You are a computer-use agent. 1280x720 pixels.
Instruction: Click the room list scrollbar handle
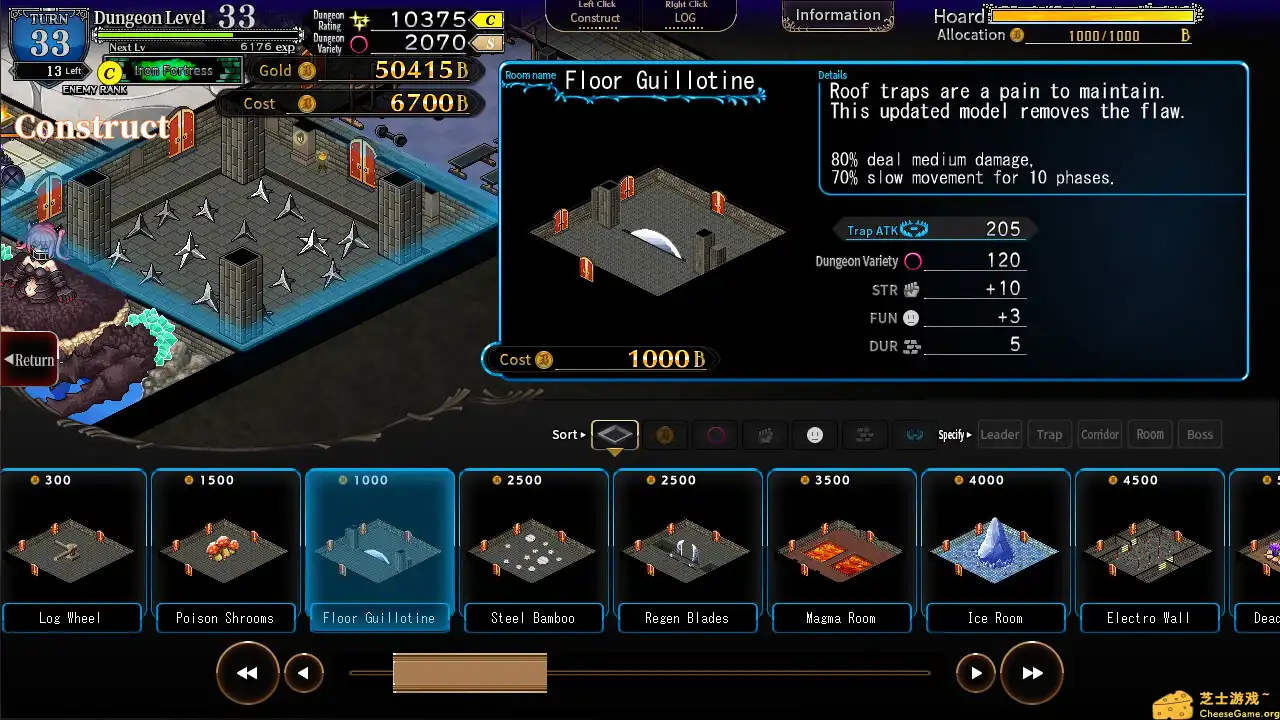coord(469,673)
